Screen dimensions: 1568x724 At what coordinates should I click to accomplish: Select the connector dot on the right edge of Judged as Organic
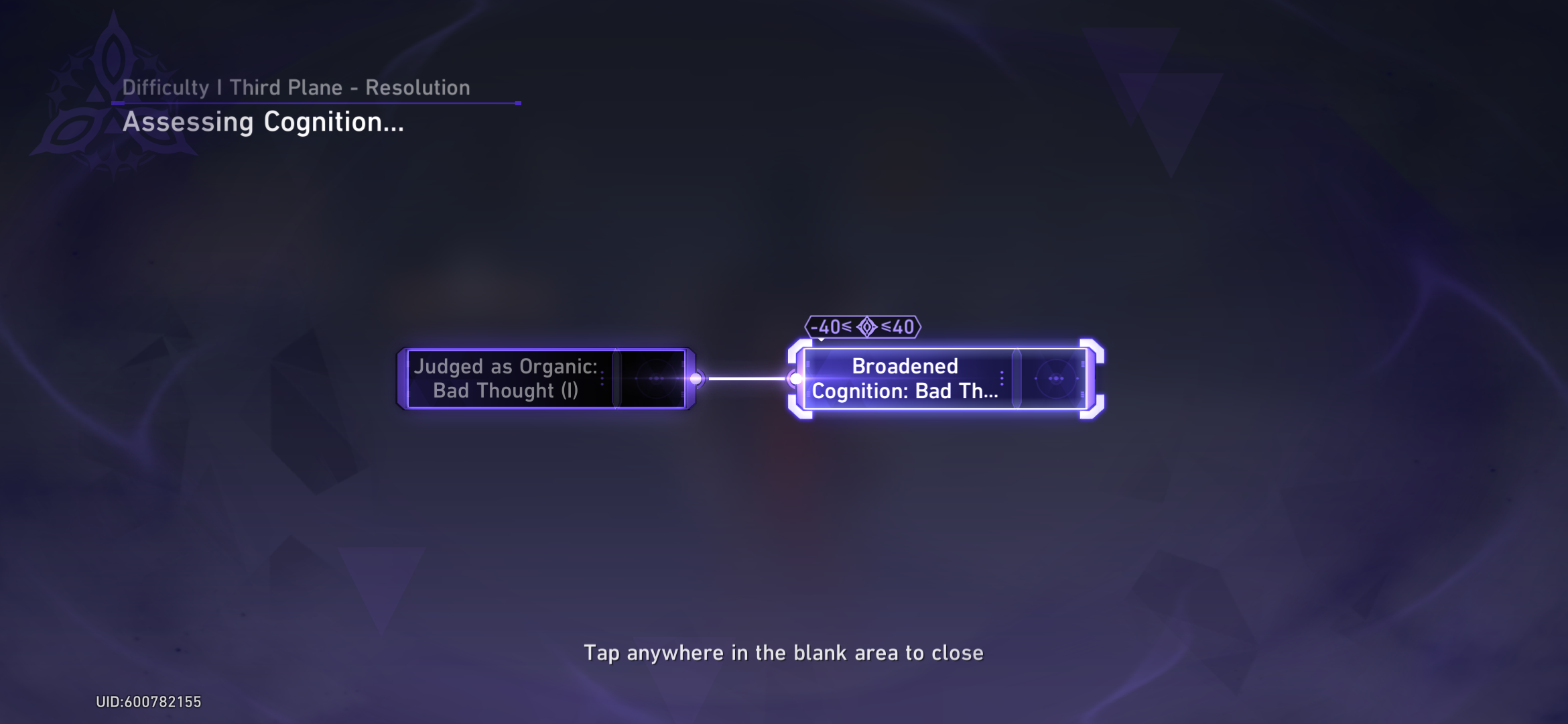[697, 377]
